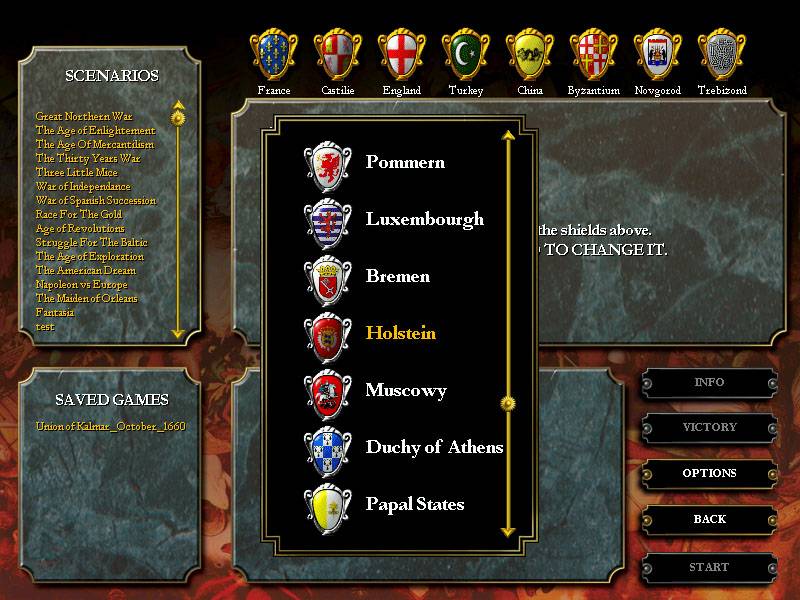The height and width of the screenshot is (600, 800).
Task: Select Pommern from the country list
Action: [405, 162]
